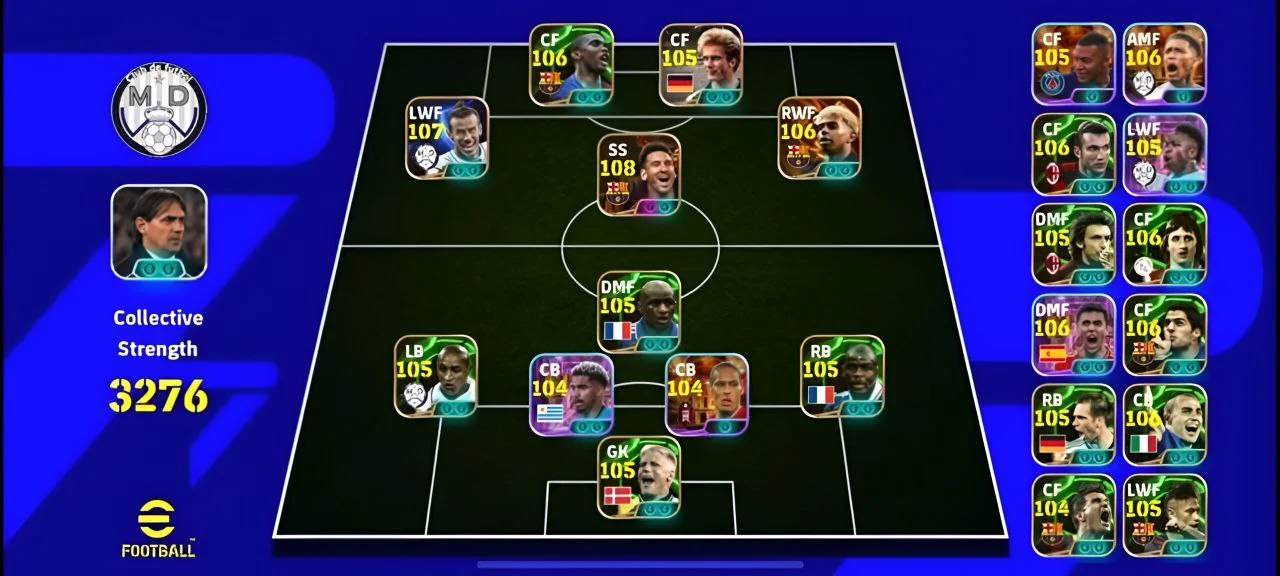This screenshot has height=576, width=1280.
Task: Open the LB 105 player card
Action: click(x=435, y=376)
